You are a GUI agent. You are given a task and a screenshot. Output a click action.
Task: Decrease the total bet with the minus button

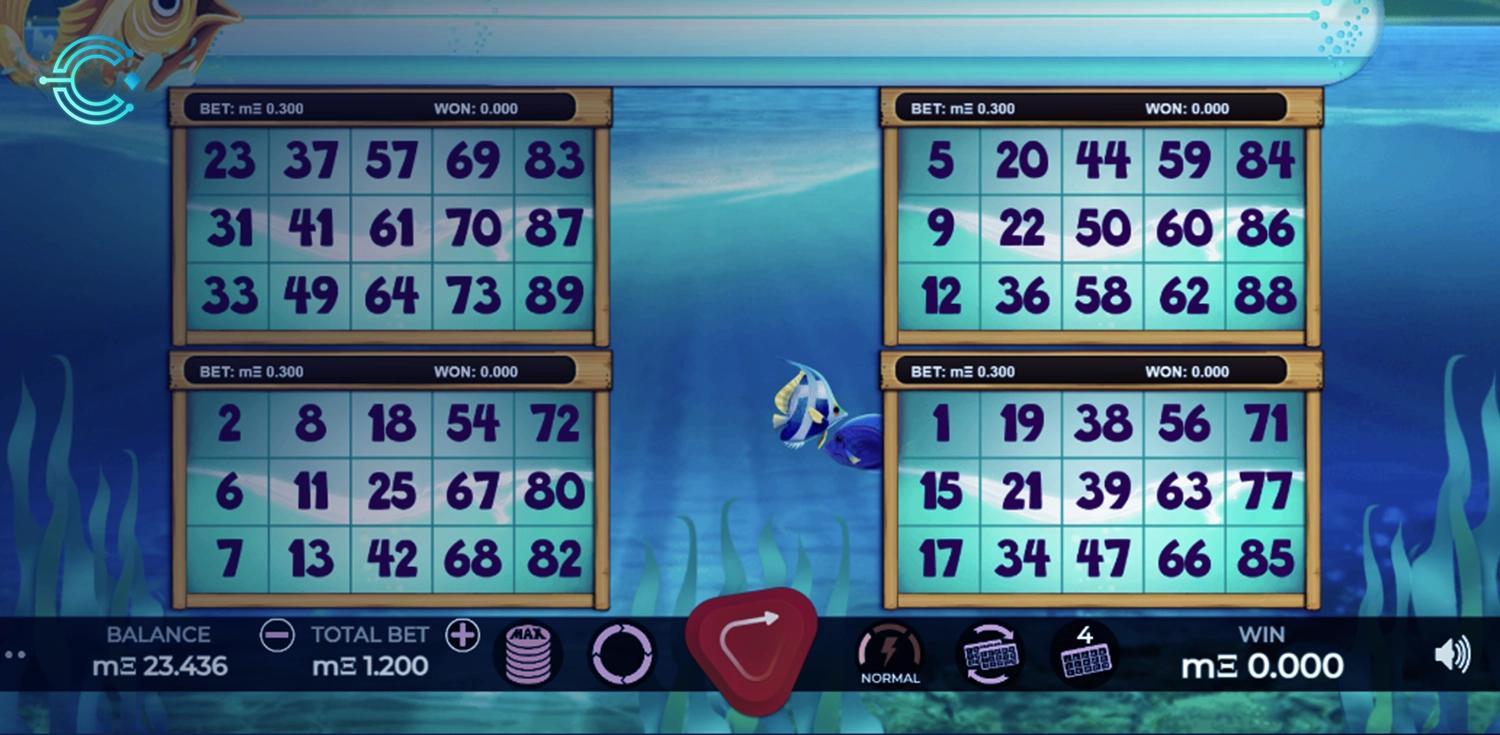[x=277, y=635]
